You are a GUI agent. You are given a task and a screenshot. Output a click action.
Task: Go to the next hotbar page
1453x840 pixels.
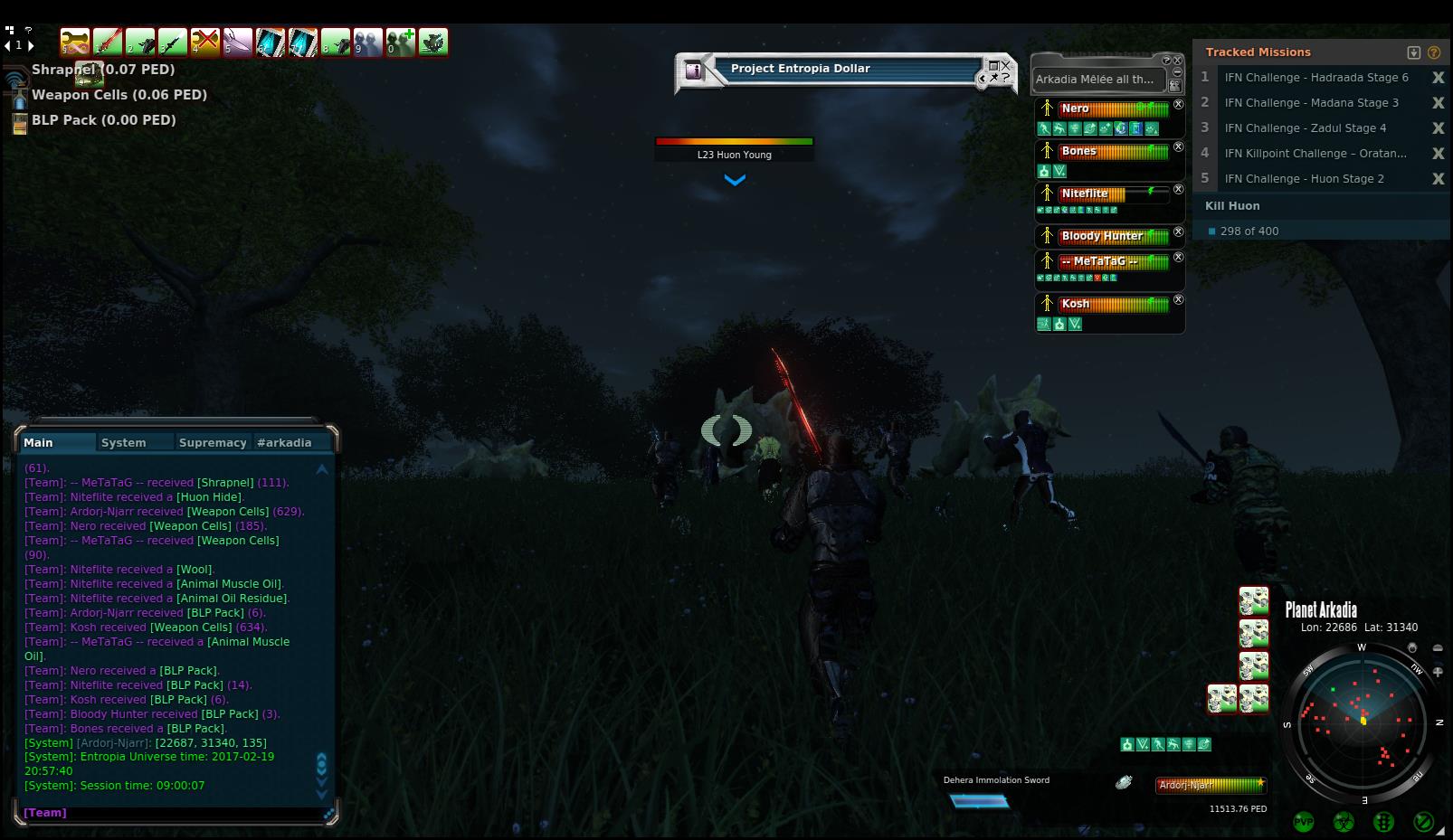(32, 44)
